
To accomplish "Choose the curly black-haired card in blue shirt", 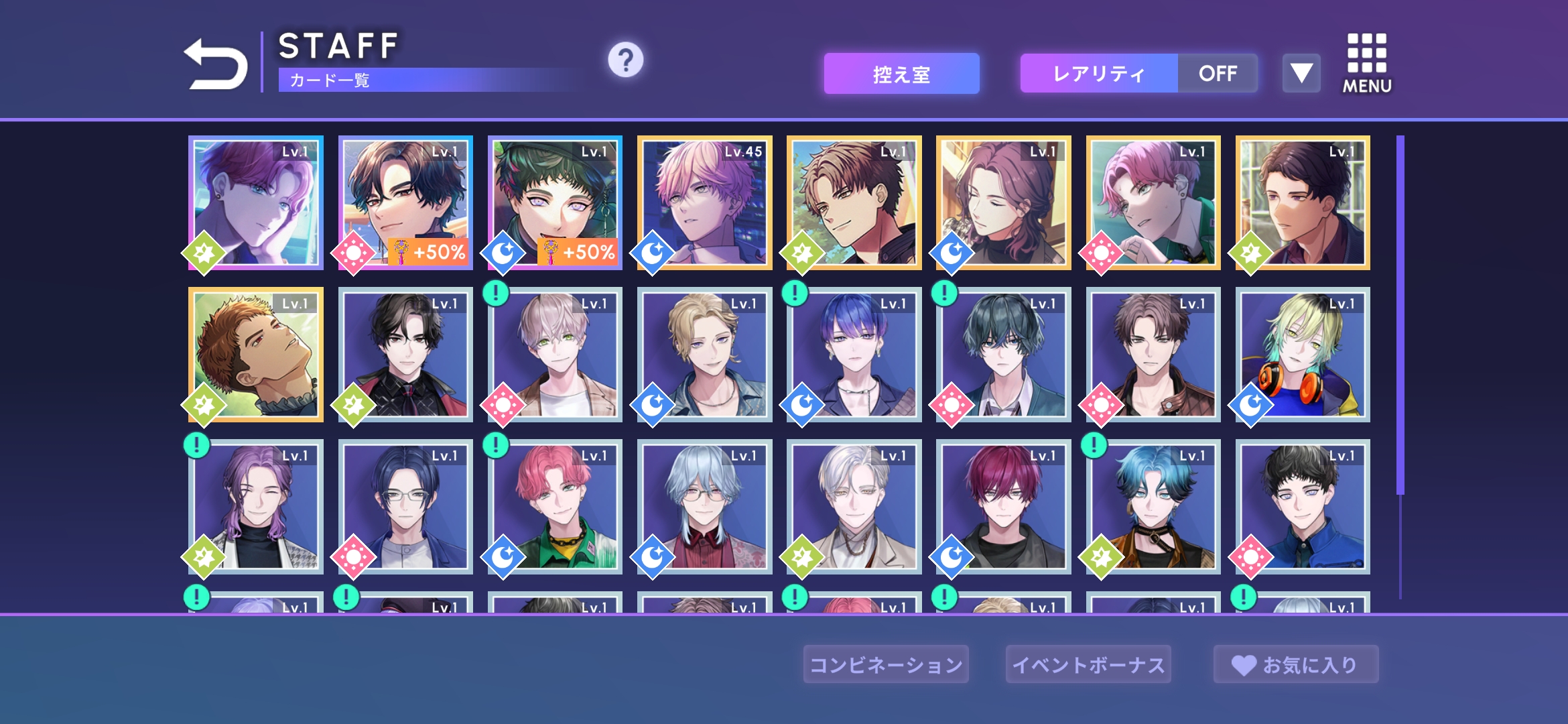I will pyautogui.click(x=1303, y=507).
